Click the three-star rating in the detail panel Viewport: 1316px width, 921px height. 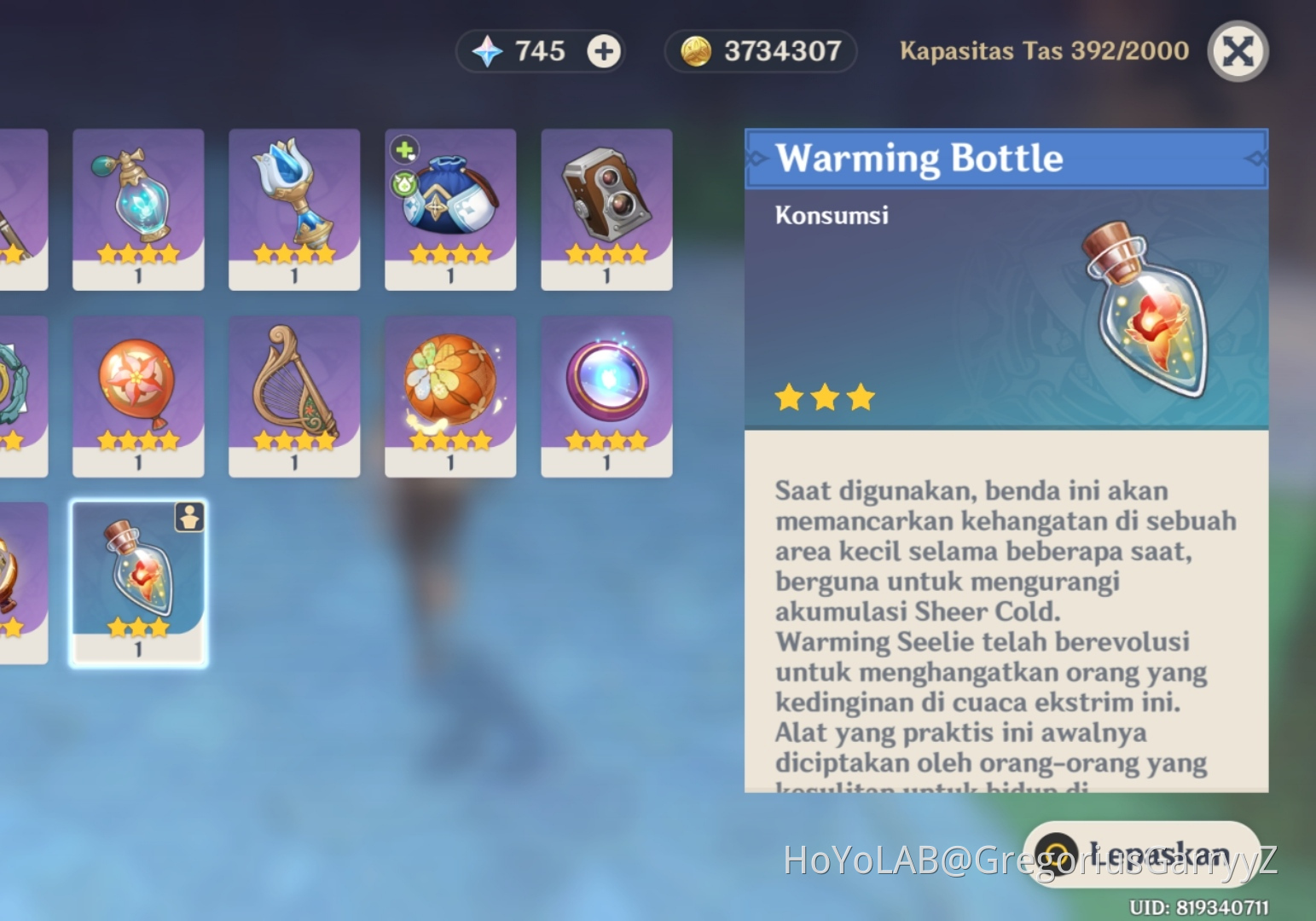[x=824, y=396]
